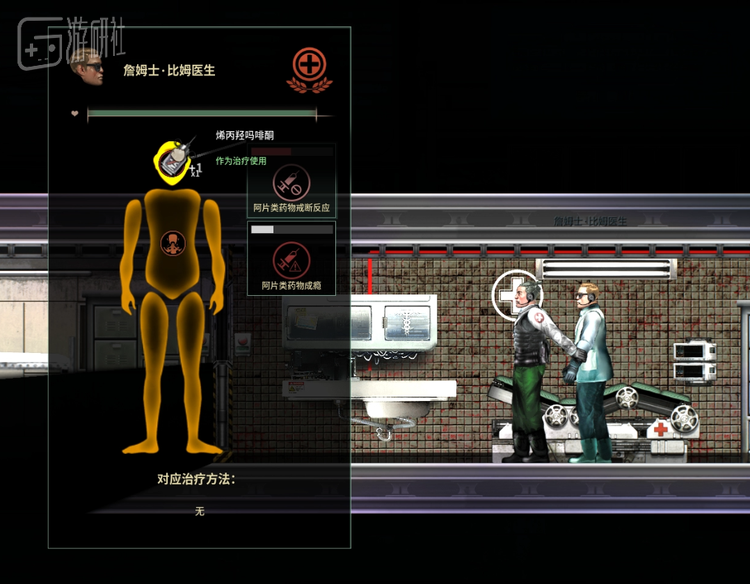Click the red medical cross emblem
Image resolution: width=750 pixels, height=584 pixels.
(x=310, y=68)
